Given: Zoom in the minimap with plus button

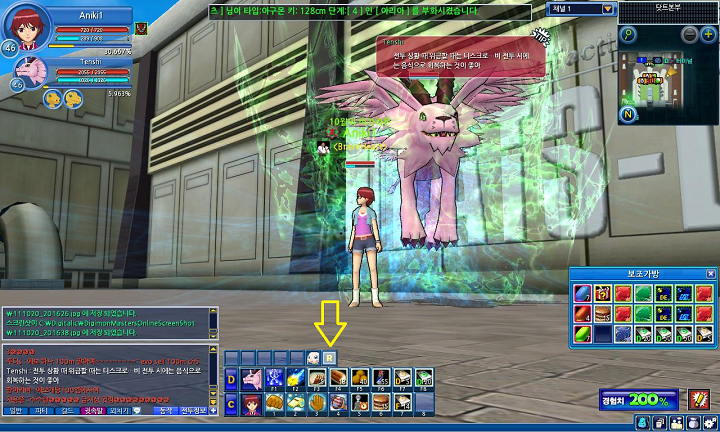Looking at the screenshot, I should 710,34.
